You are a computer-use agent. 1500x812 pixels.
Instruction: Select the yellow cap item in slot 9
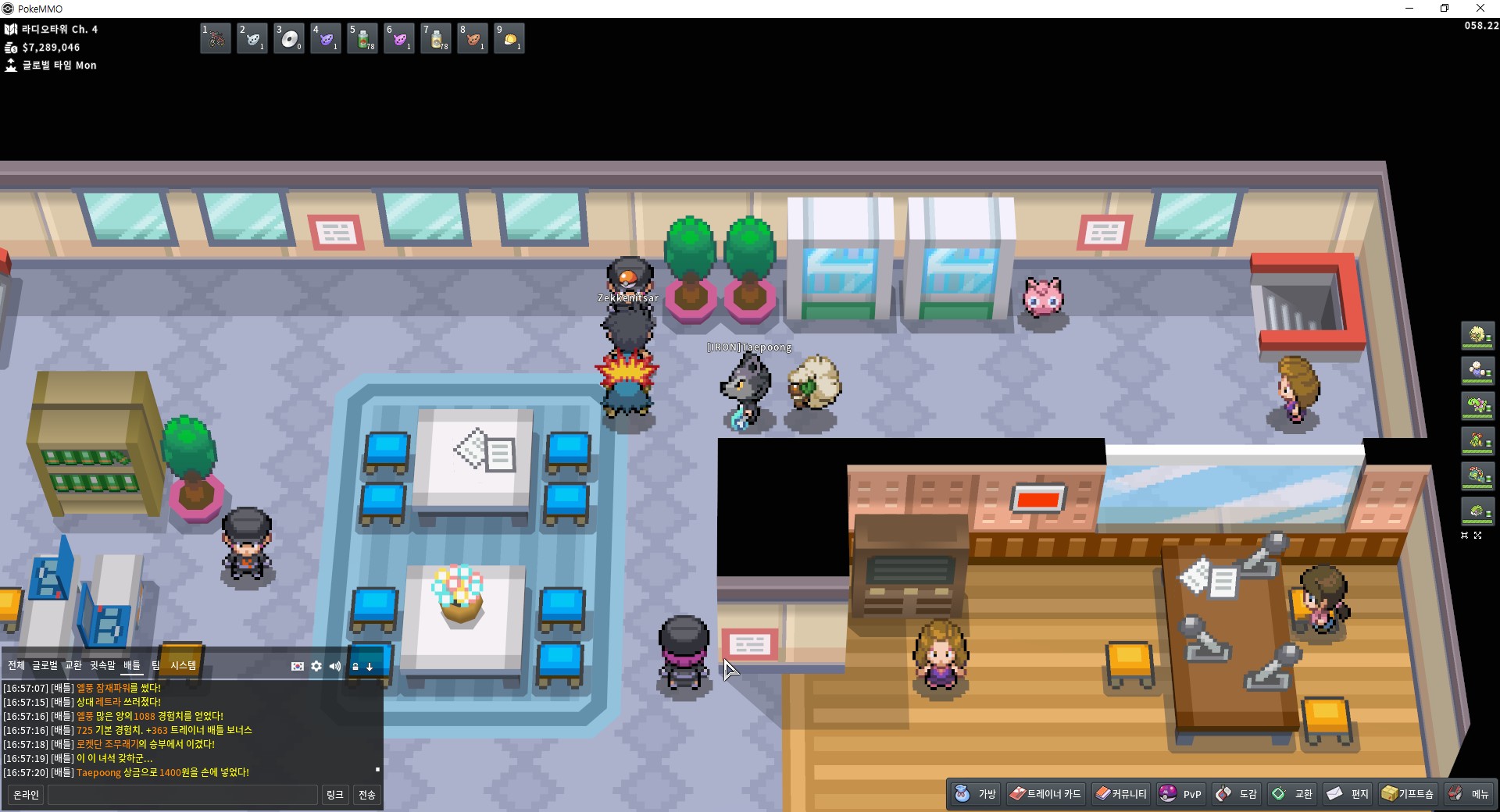pyautogui.click(x=509, y=38)
